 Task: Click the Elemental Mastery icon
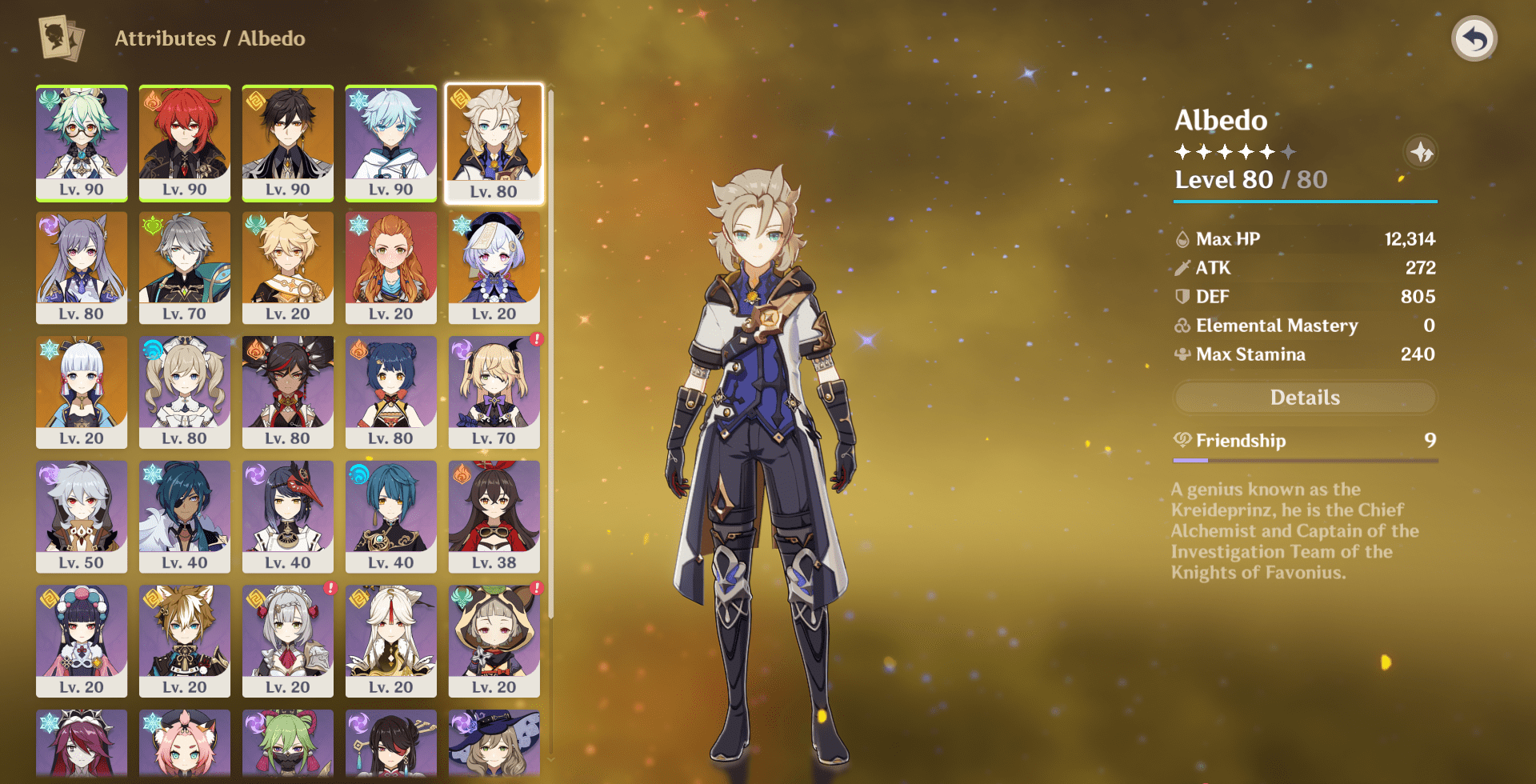click(1182, 326)
